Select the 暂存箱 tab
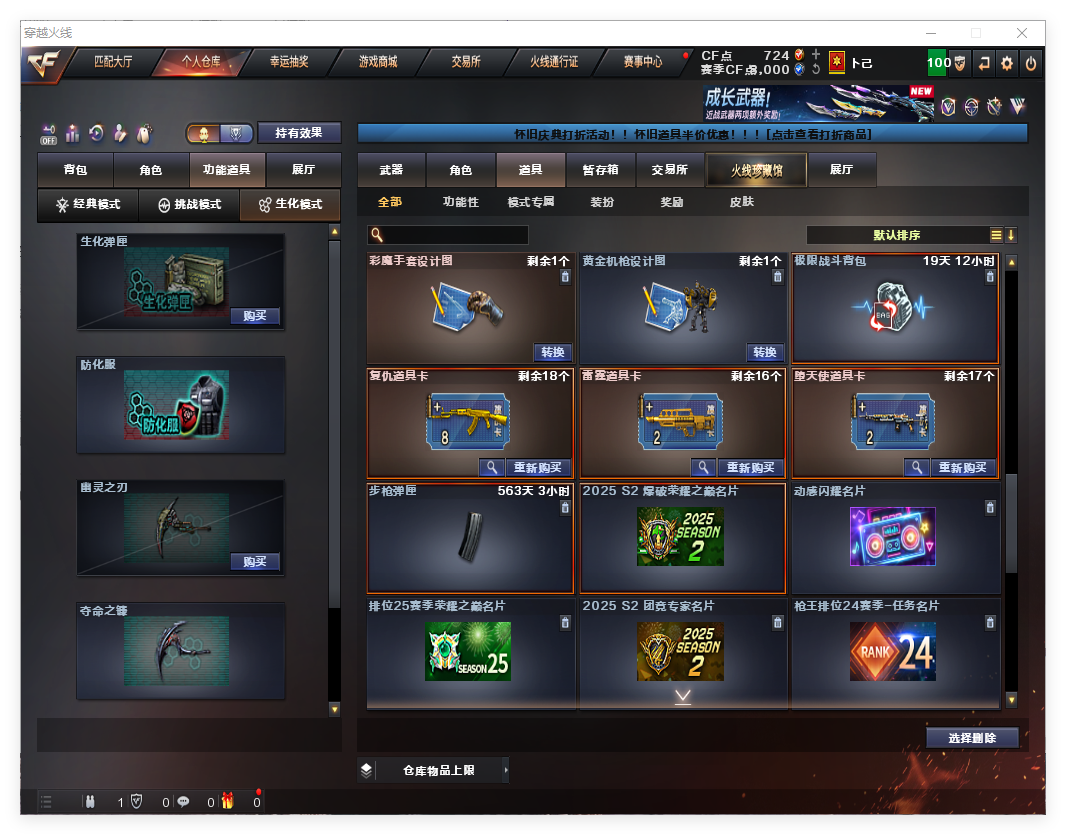Viewport: 1066px width, 835px height. (x=600, y=170)
